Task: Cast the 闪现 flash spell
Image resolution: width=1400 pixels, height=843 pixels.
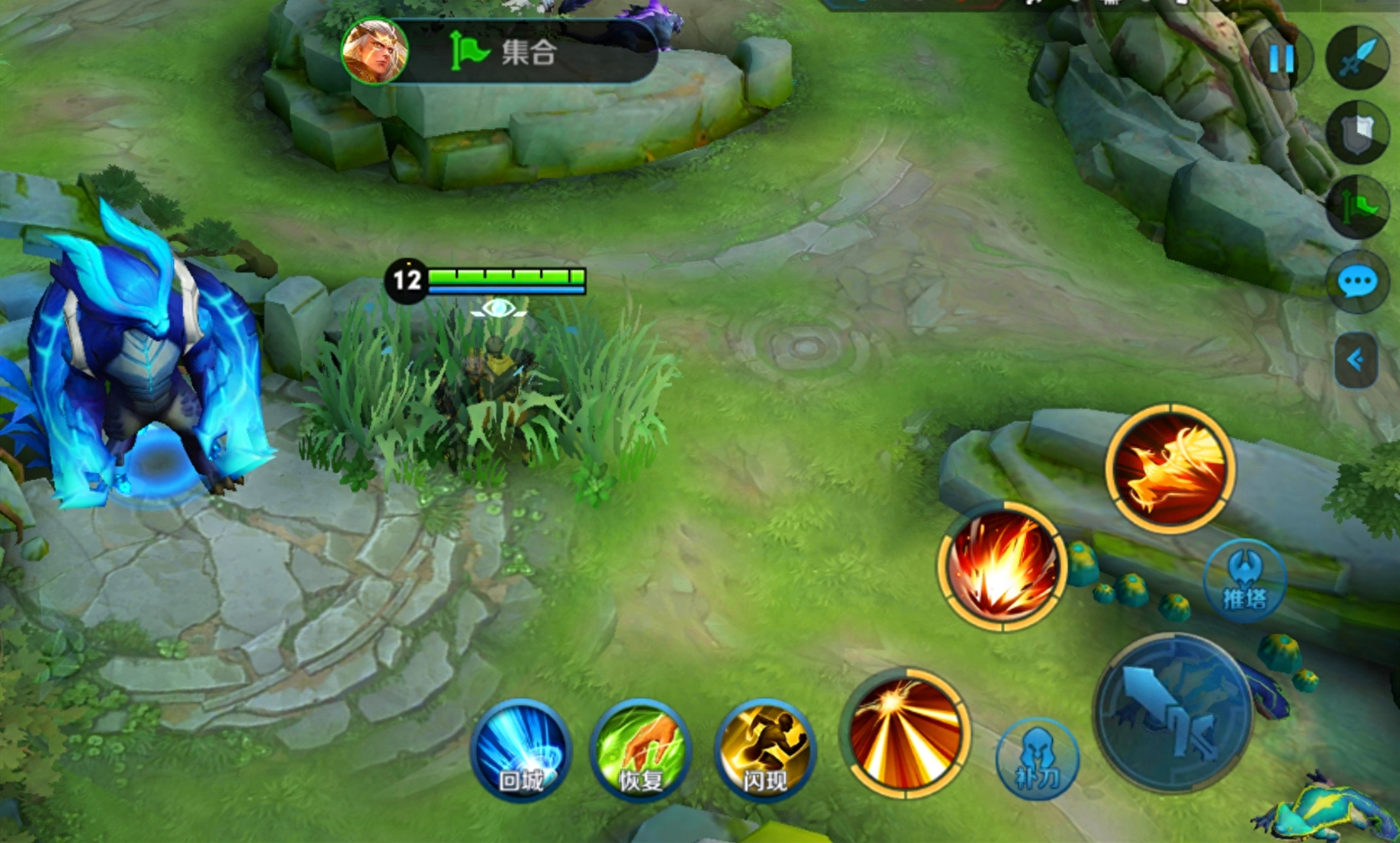Action: pyautogui.click(x=765, y=750)
